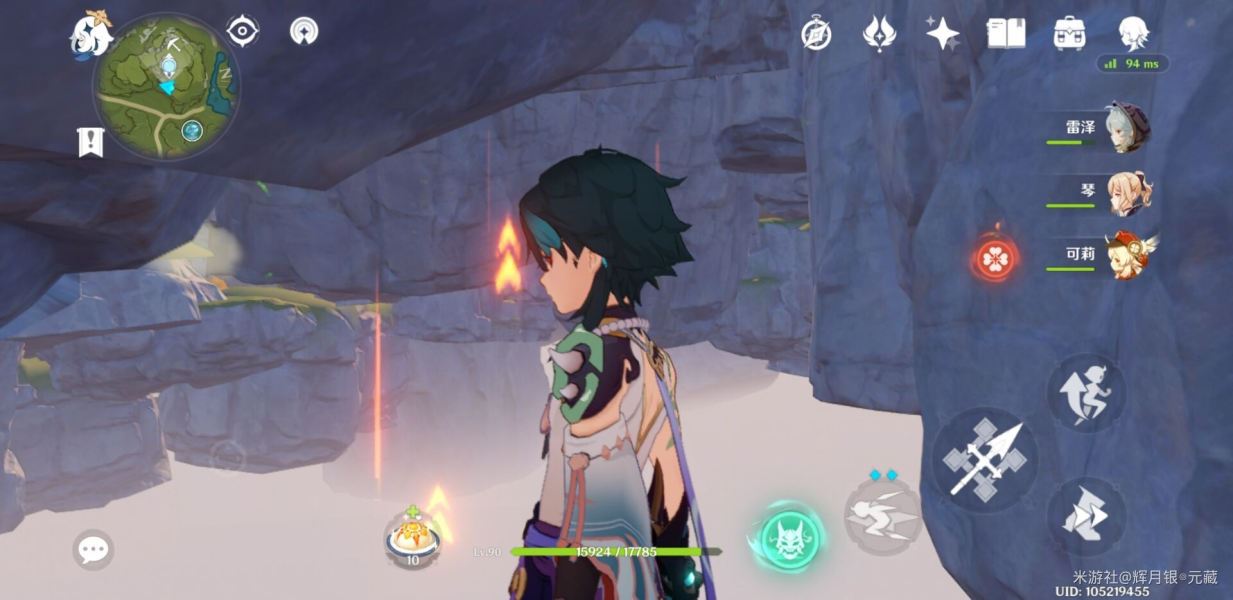Switch to party member 雷泽
The width and height of the screenshot is (1233, 600).
(1125, 128)
